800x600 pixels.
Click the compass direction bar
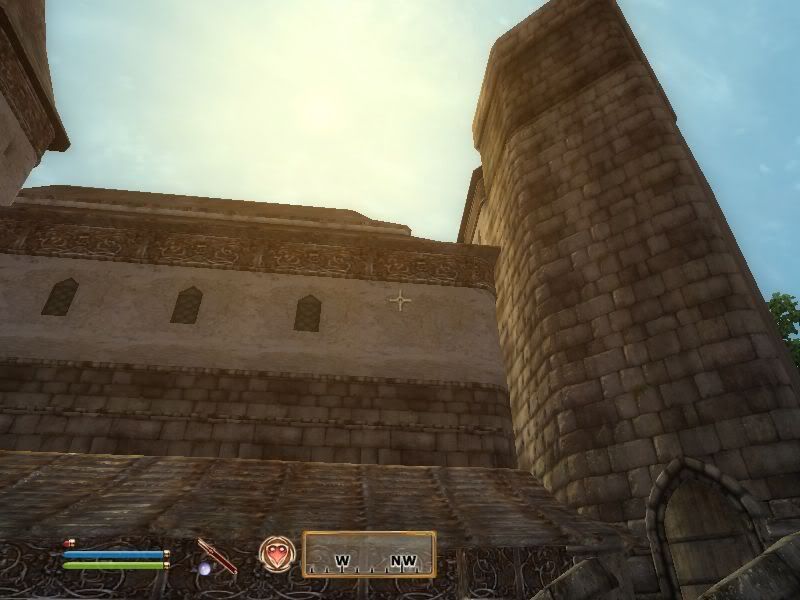pyautogui.click(x=369, y=554)
